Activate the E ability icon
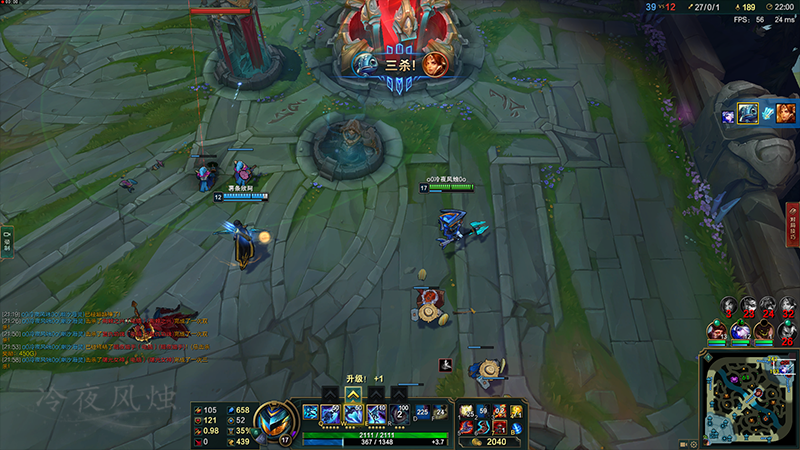 [375, 413]
